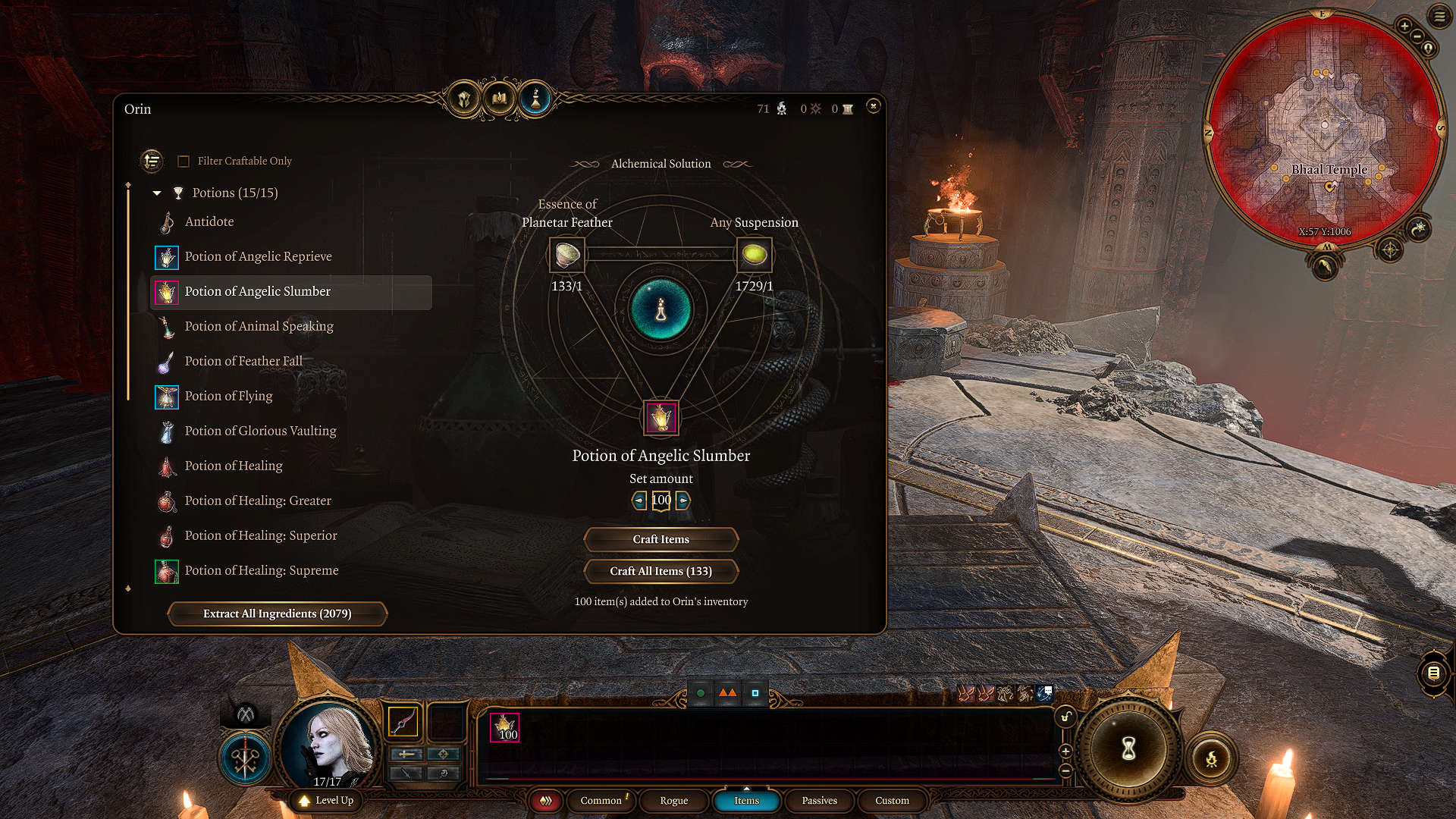
Task: Zoom in on the minimap
Action: point(1404,27)
